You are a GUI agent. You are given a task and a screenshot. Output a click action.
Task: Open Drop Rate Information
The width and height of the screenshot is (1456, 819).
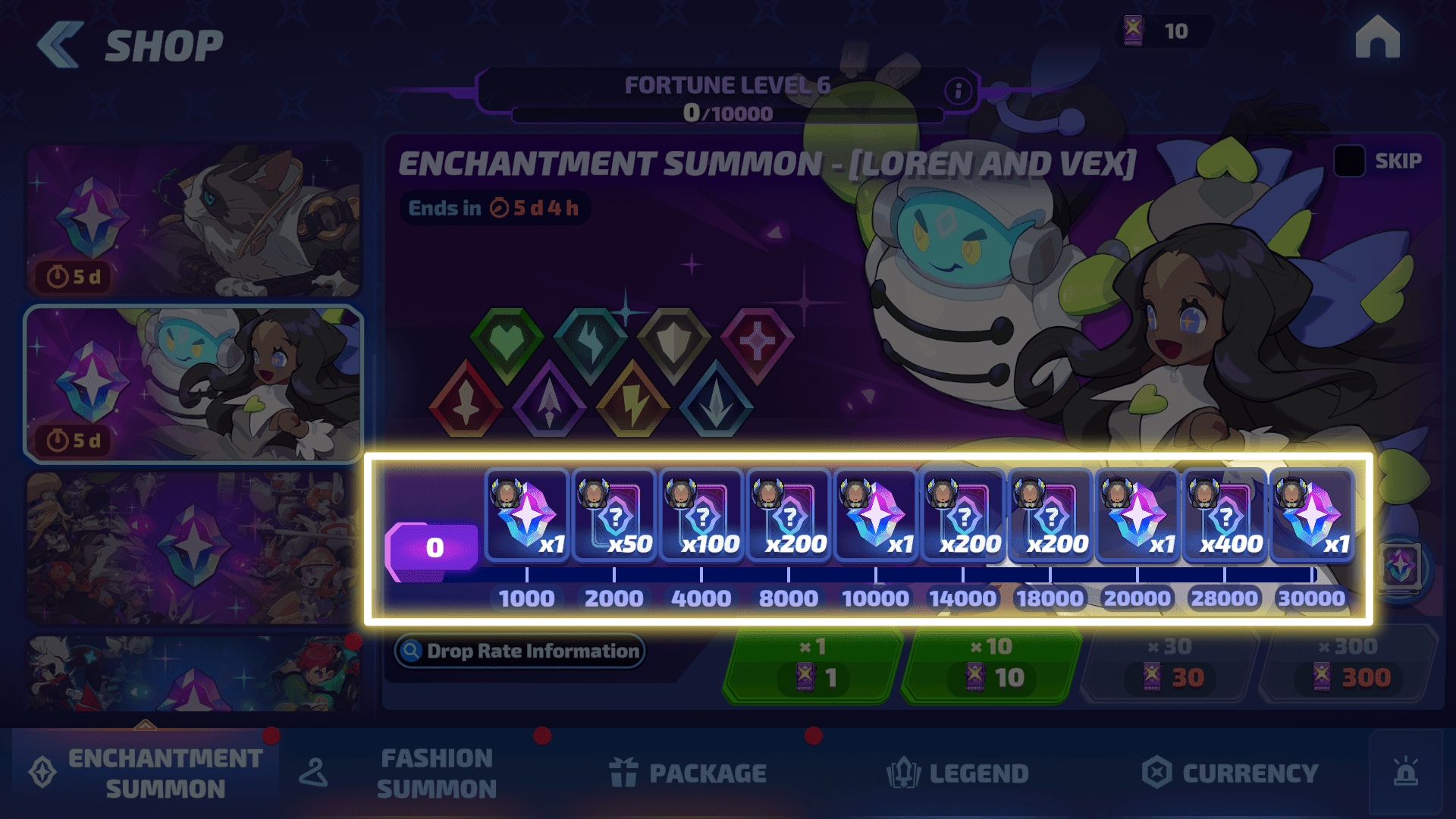pos(520,651)
